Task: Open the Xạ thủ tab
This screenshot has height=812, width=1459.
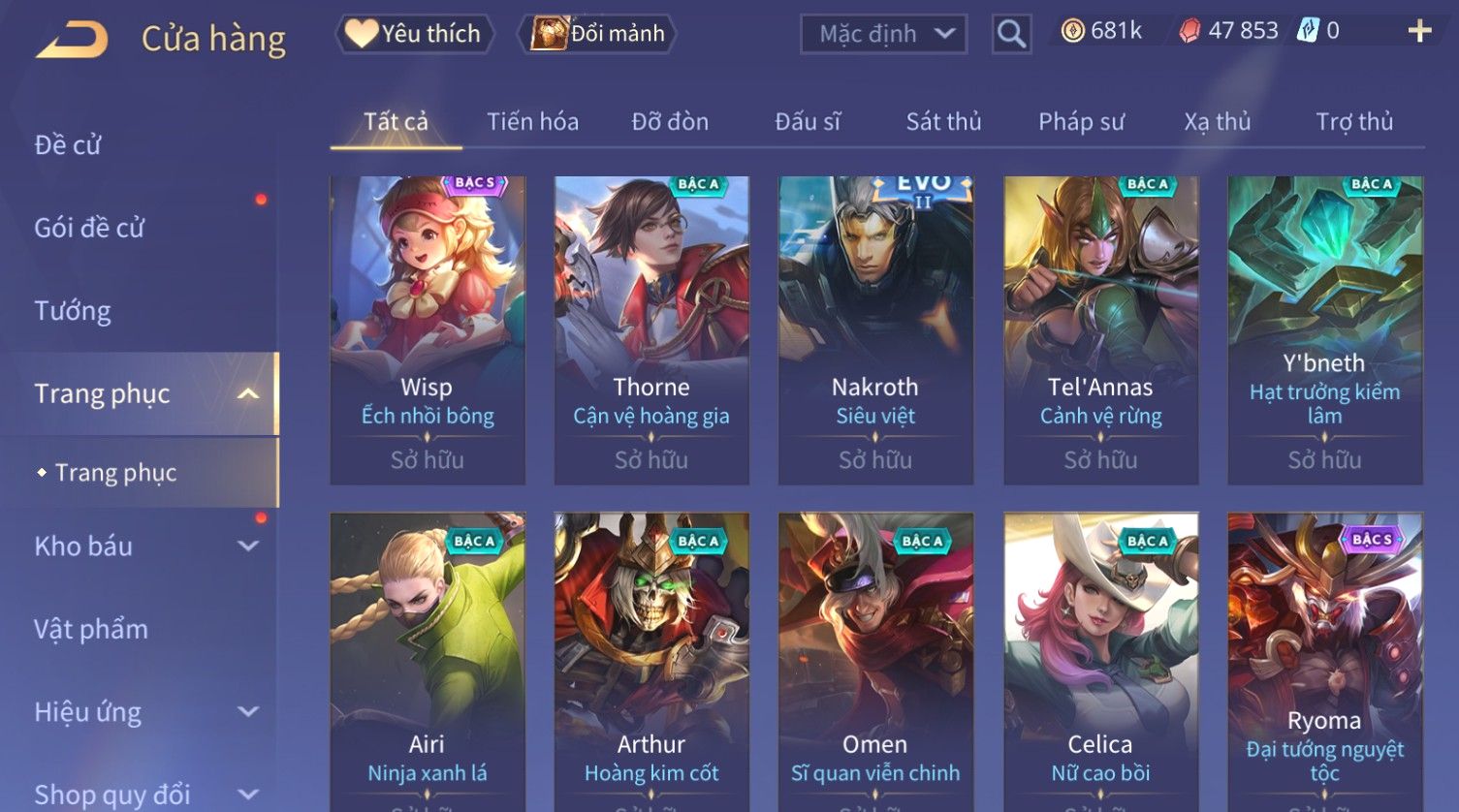Action: [1217, 122]
